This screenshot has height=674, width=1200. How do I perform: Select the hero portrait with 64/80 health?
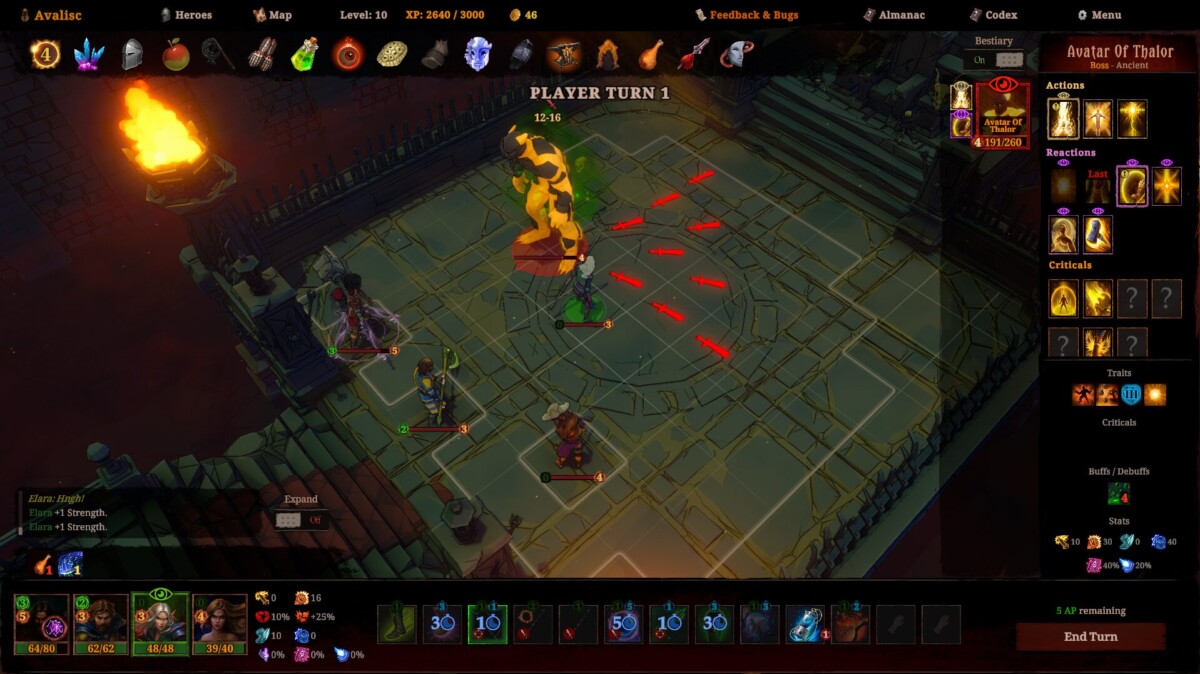41,622
